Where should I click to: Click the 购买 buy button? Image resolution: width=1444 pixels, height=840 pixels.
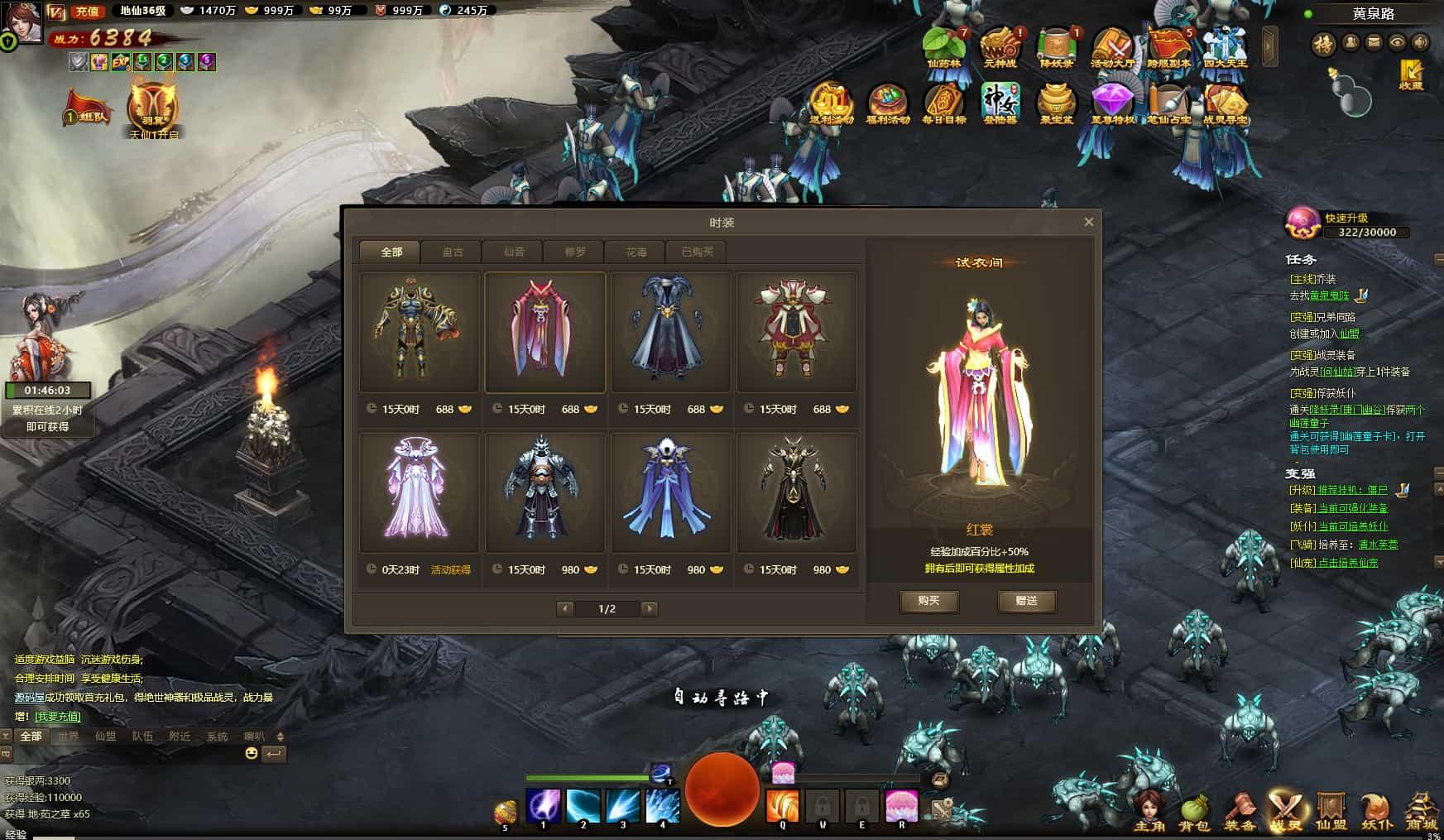[928, 601]
